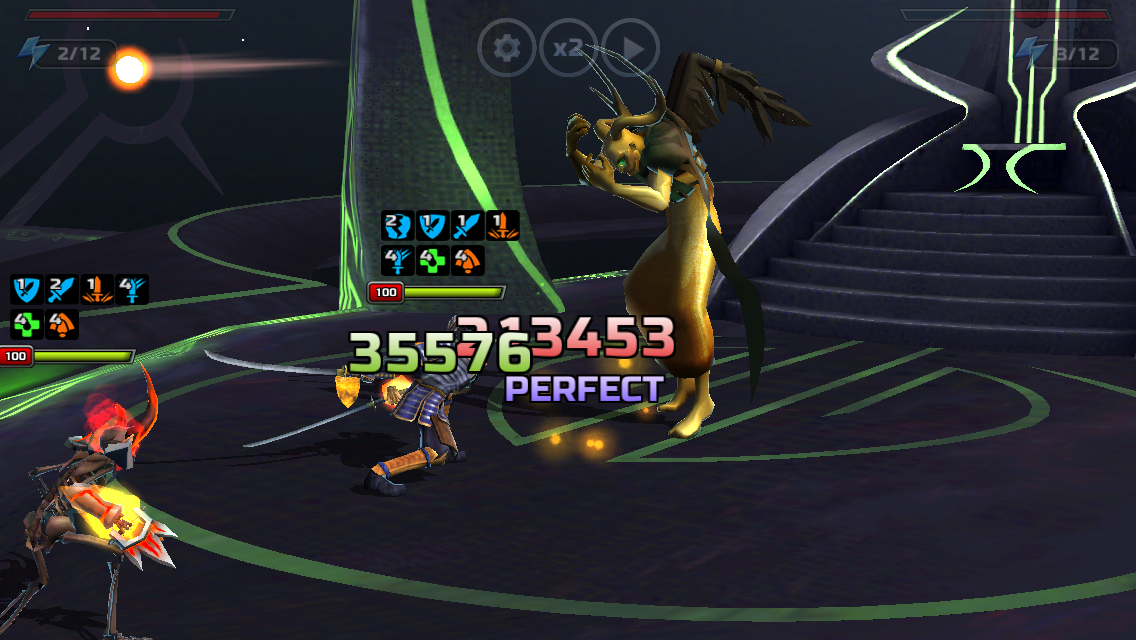
Task: Open the gear settings button
Action: click(507, 47)
